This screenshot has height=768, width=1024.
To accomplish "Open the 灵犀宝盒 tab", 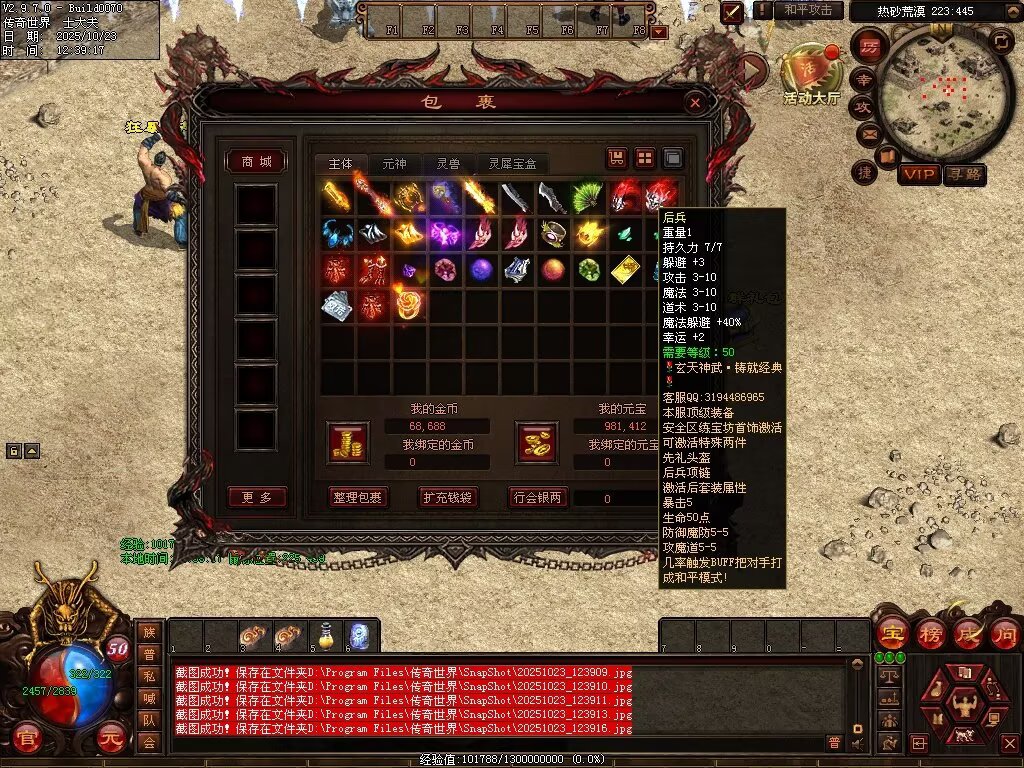I will pos(513,164).
